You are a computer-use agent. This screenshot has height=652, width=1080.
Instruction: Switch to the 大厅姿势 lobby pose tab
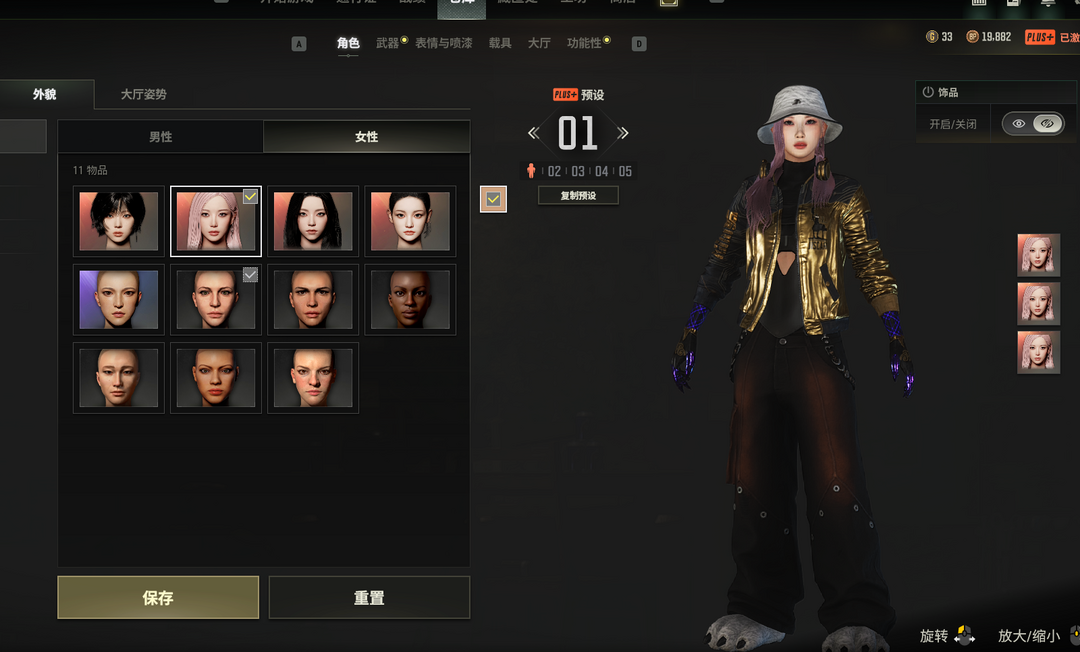click(x=143, y=94)
